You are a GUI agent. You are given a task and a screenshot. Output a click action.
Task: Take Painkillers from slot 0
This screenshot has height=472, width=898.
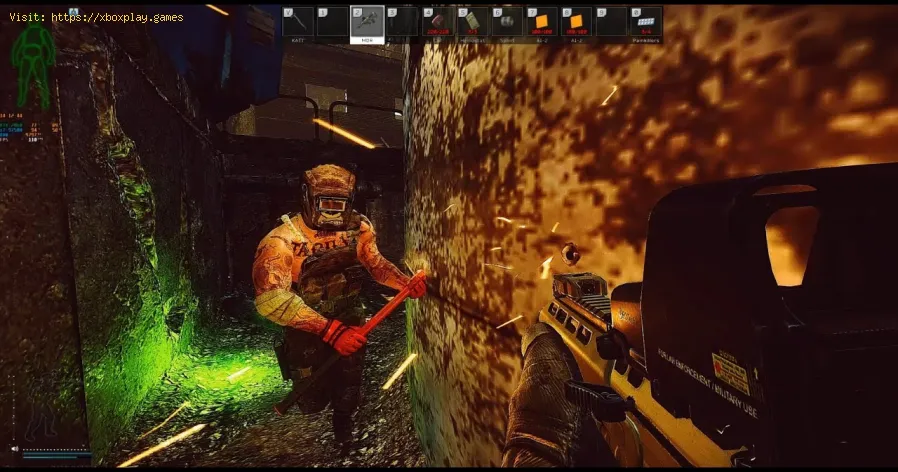click(x=645, y=22)
